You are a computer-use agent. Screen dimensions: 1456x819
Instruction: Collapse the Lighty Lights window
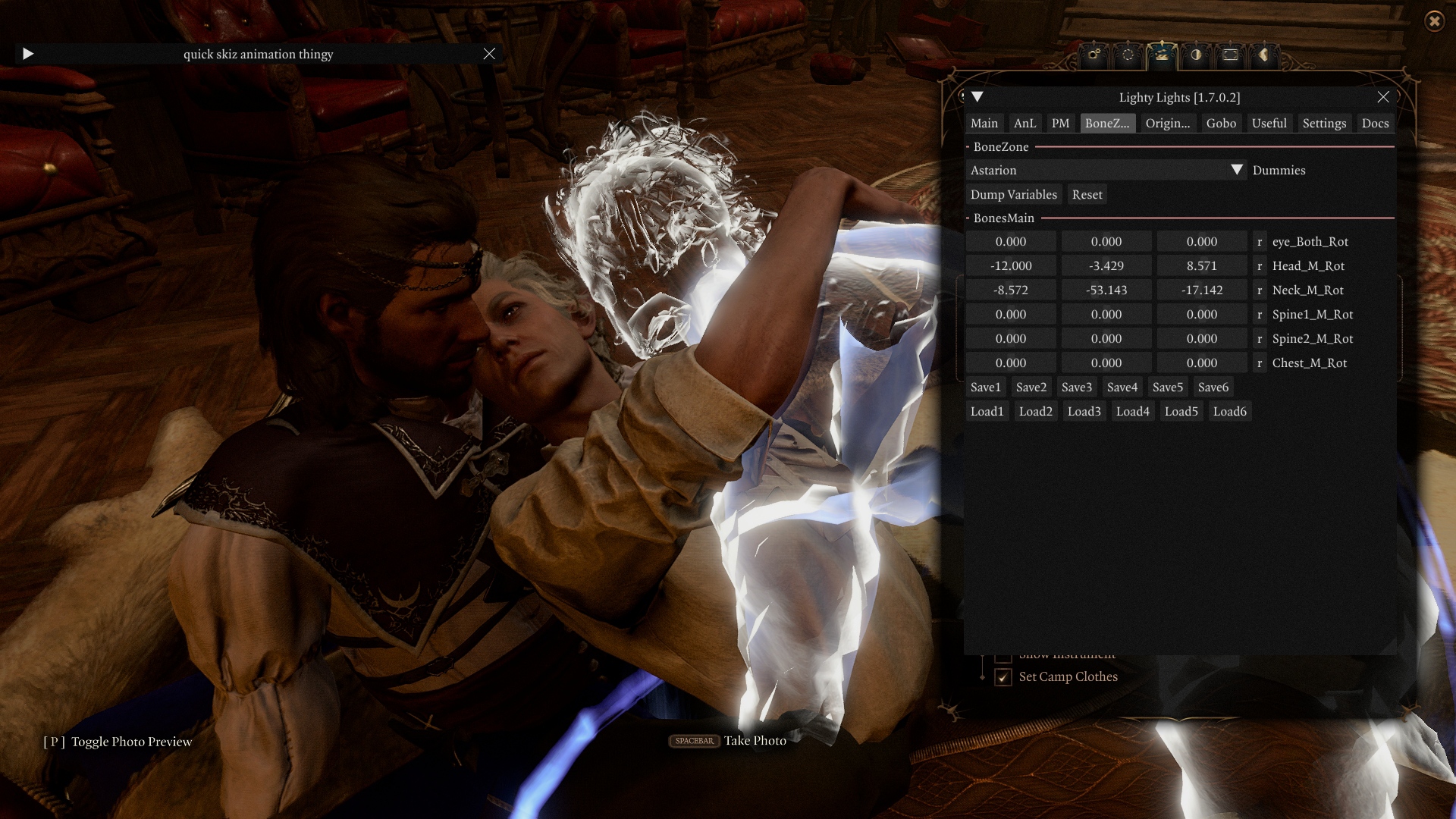[x=977, y=97]
